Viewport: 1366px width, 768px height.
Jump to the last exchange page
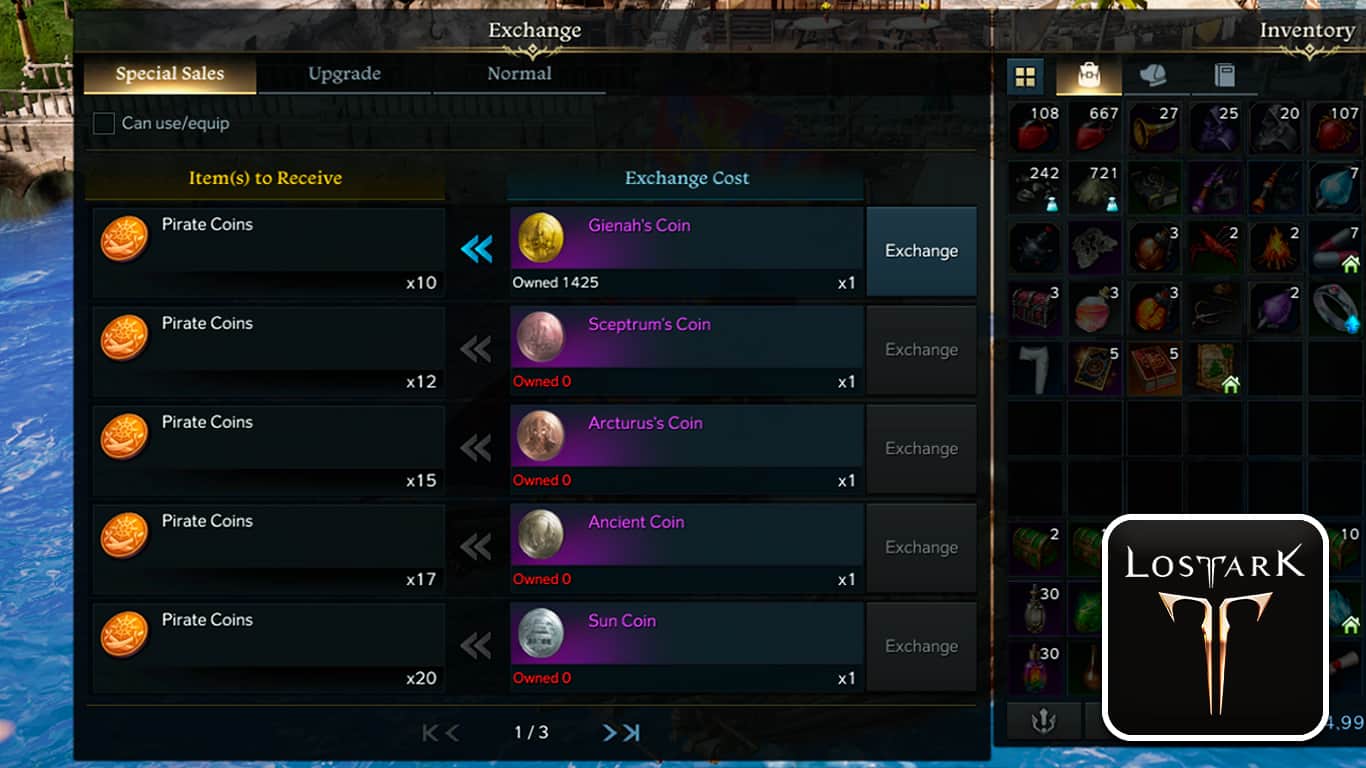tap(632, 733)
